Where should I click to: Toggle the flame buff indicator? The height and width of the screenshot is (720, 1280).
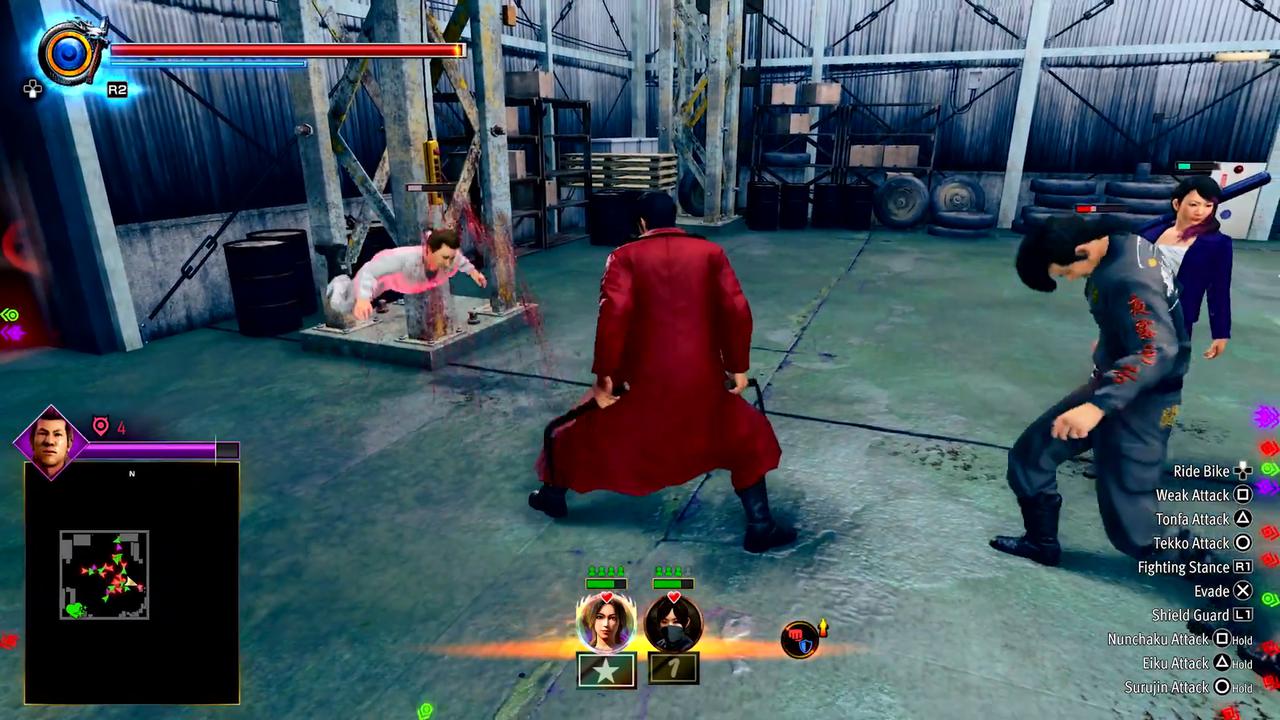pos(823,627)
